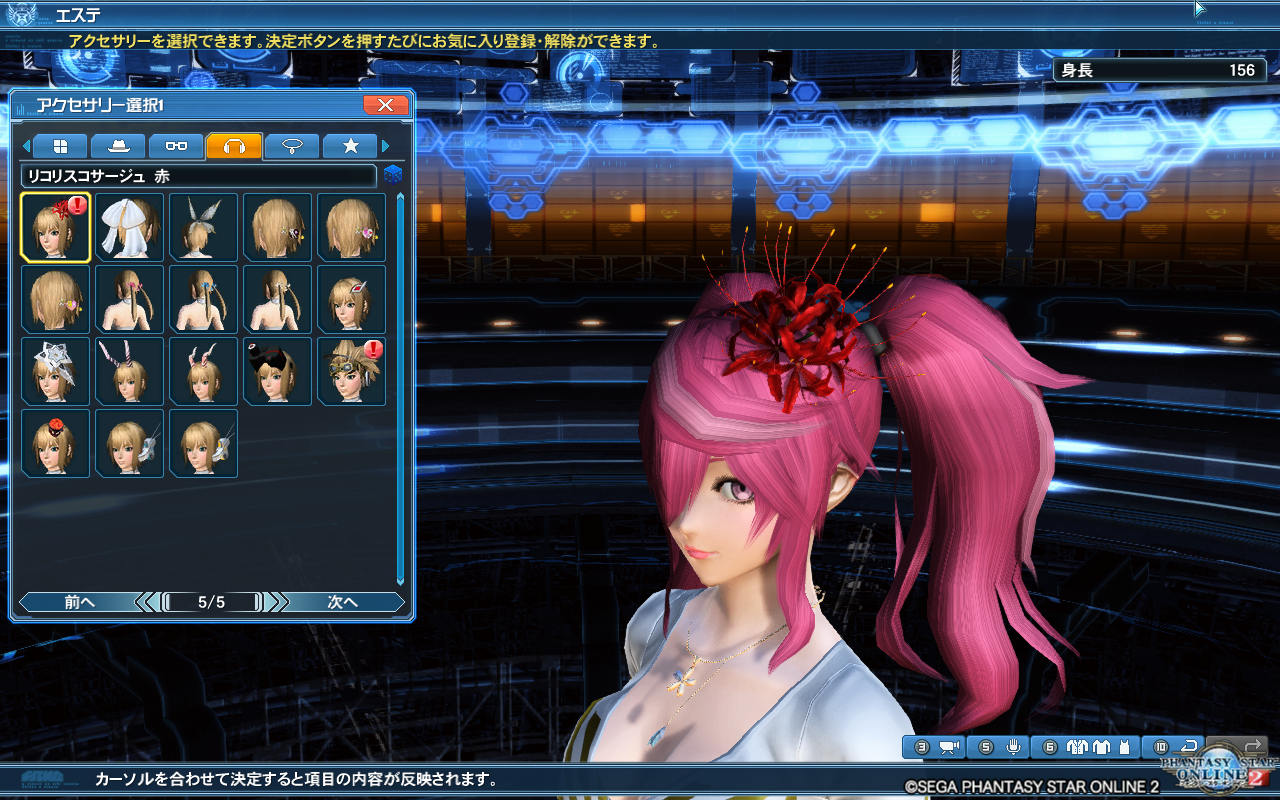
Task: Open the all-accessories grid category
Action: [60, 146]
